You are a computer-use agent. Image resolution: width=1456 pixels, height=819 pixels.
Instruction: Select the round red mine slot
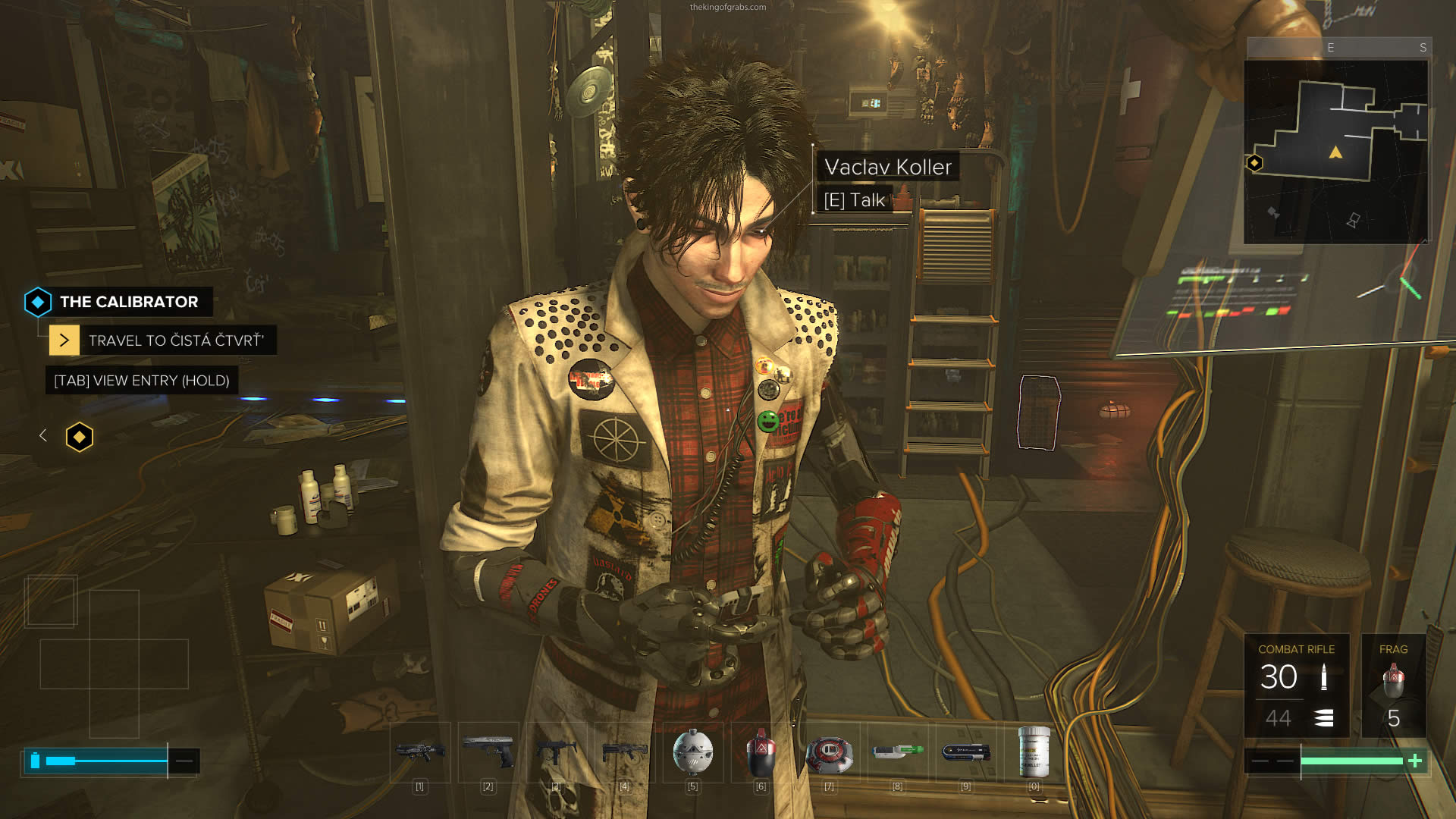(829, 752)
